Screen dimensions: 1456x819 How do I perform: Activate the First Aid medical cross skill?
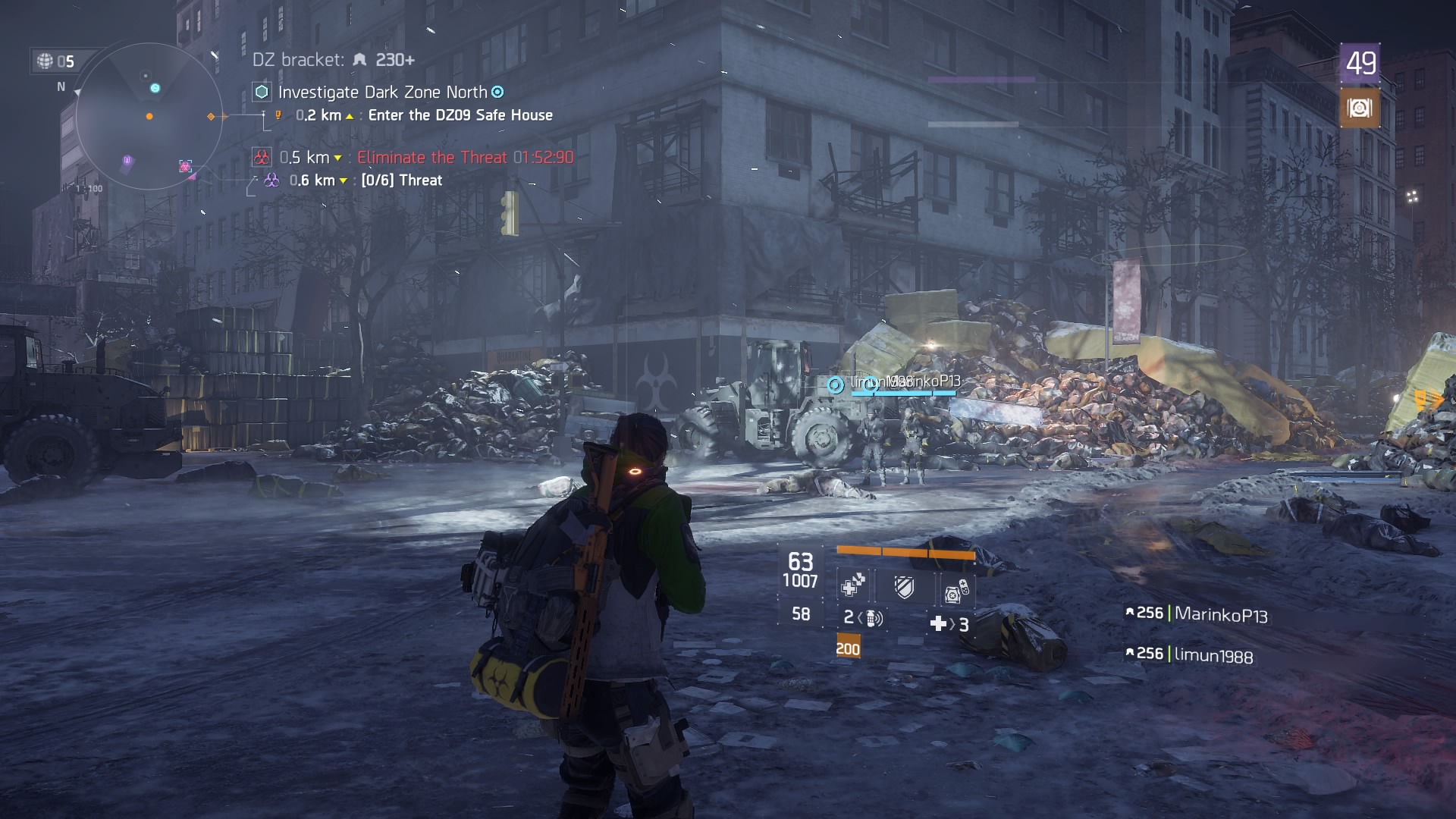click(x=853, y=586)
